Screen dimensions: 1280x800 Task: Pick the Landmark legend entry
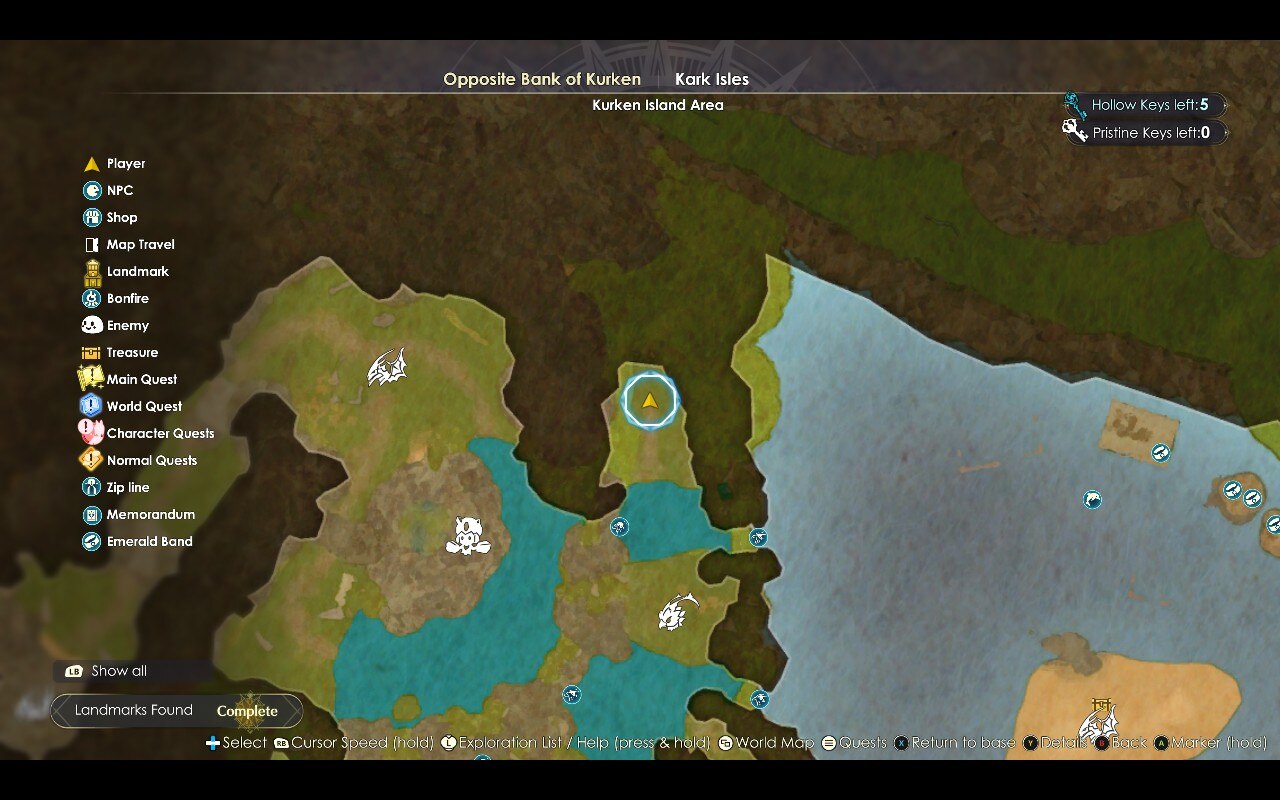tap(137, 271)
